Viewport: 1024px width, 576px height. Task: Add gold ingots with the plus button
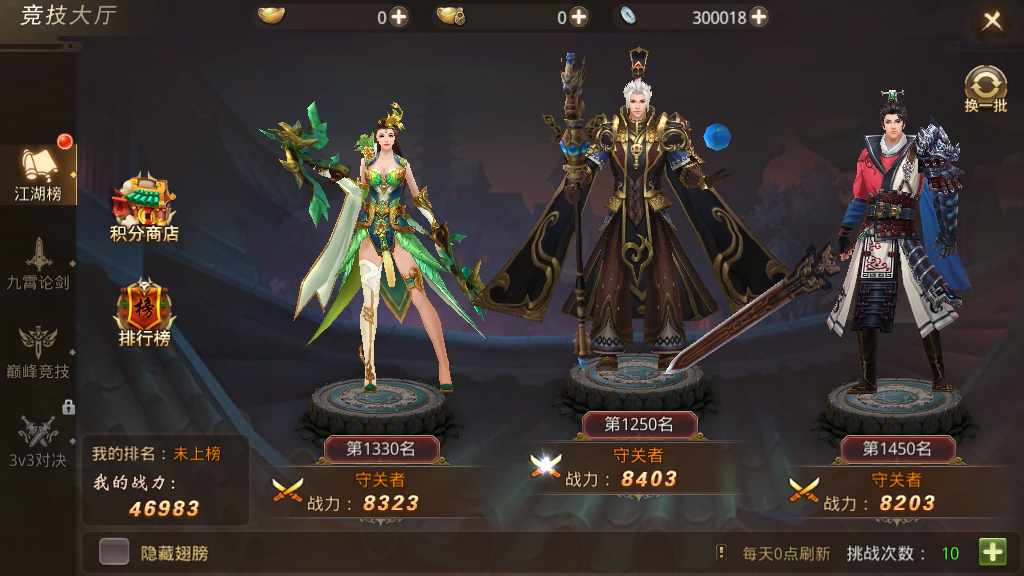click(x=399, y=17)
